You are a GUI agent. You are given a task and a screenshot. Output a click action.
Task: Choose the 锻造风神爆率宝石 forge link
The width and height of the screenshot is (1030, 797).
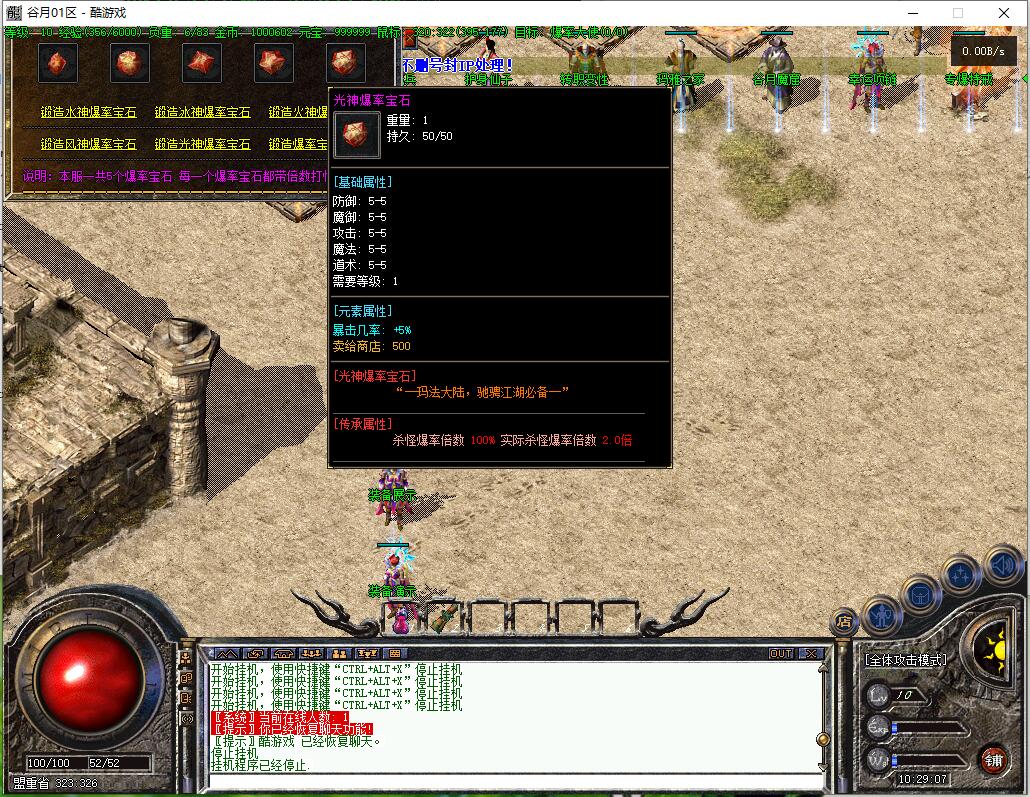coord(89,145)
